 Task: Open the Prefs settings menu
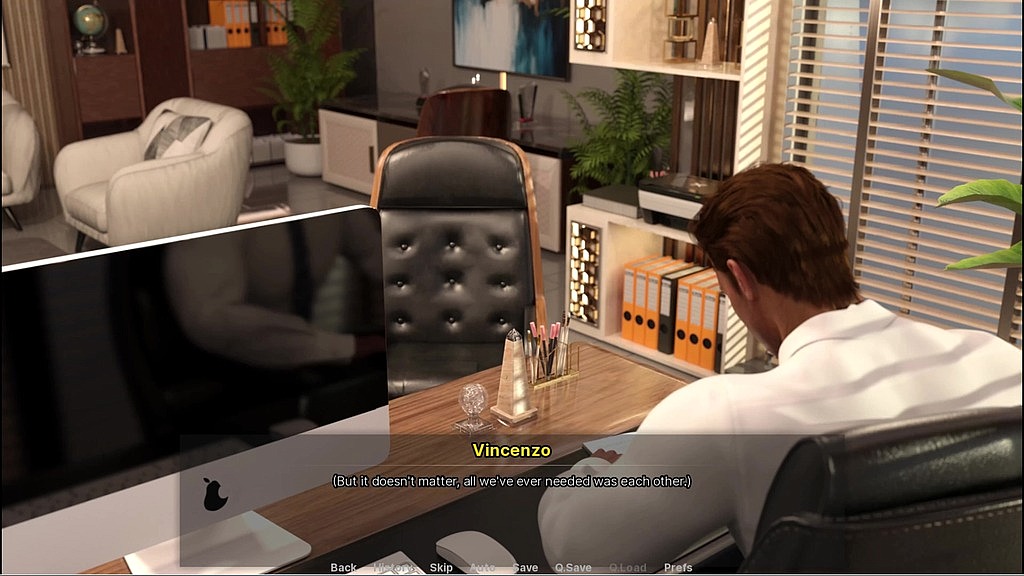678,567
